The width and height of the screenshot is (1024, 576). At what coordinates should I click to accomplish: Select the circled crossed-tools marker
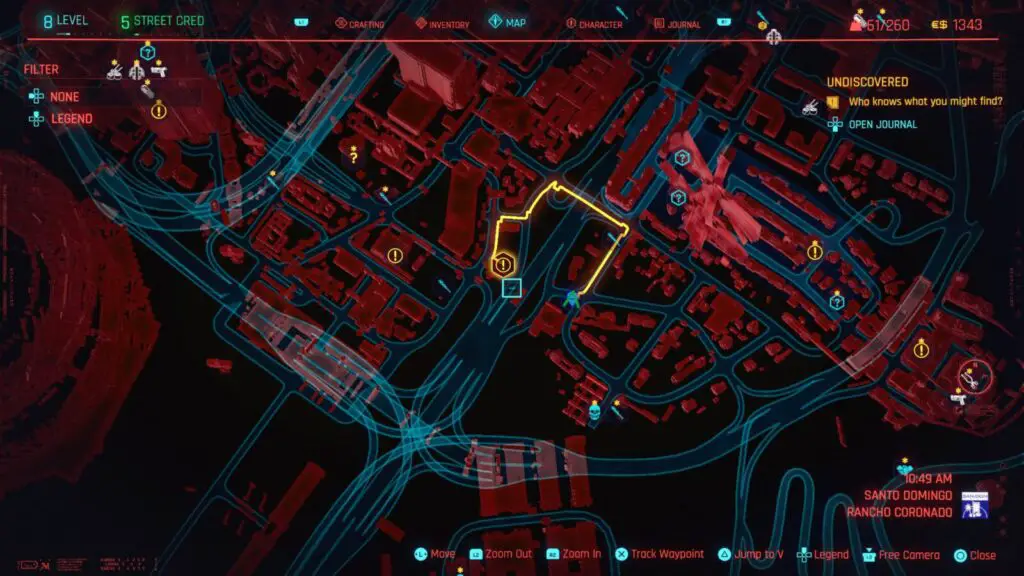click(968, 377)
